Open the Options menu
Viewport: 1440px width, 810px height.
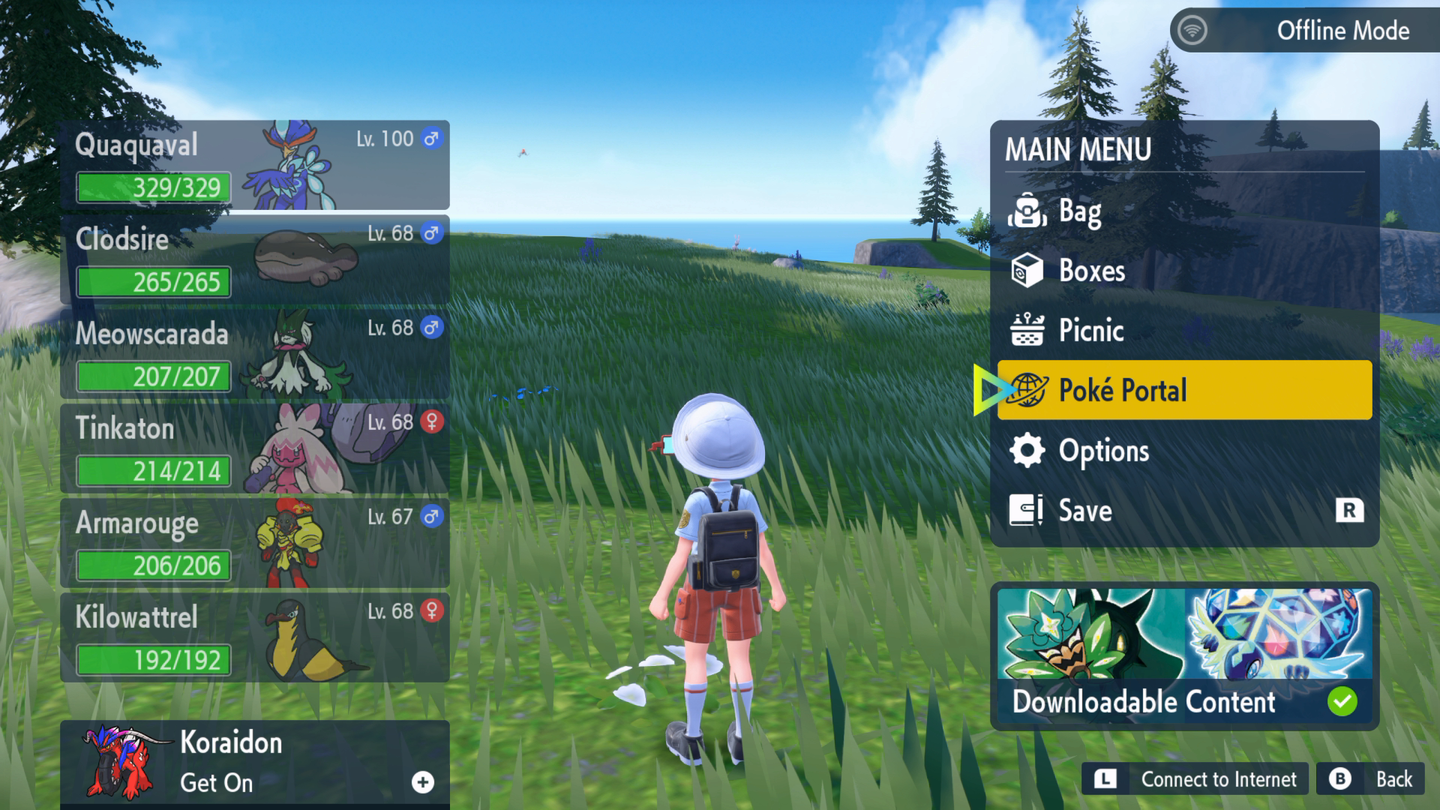click(1184, 451)
